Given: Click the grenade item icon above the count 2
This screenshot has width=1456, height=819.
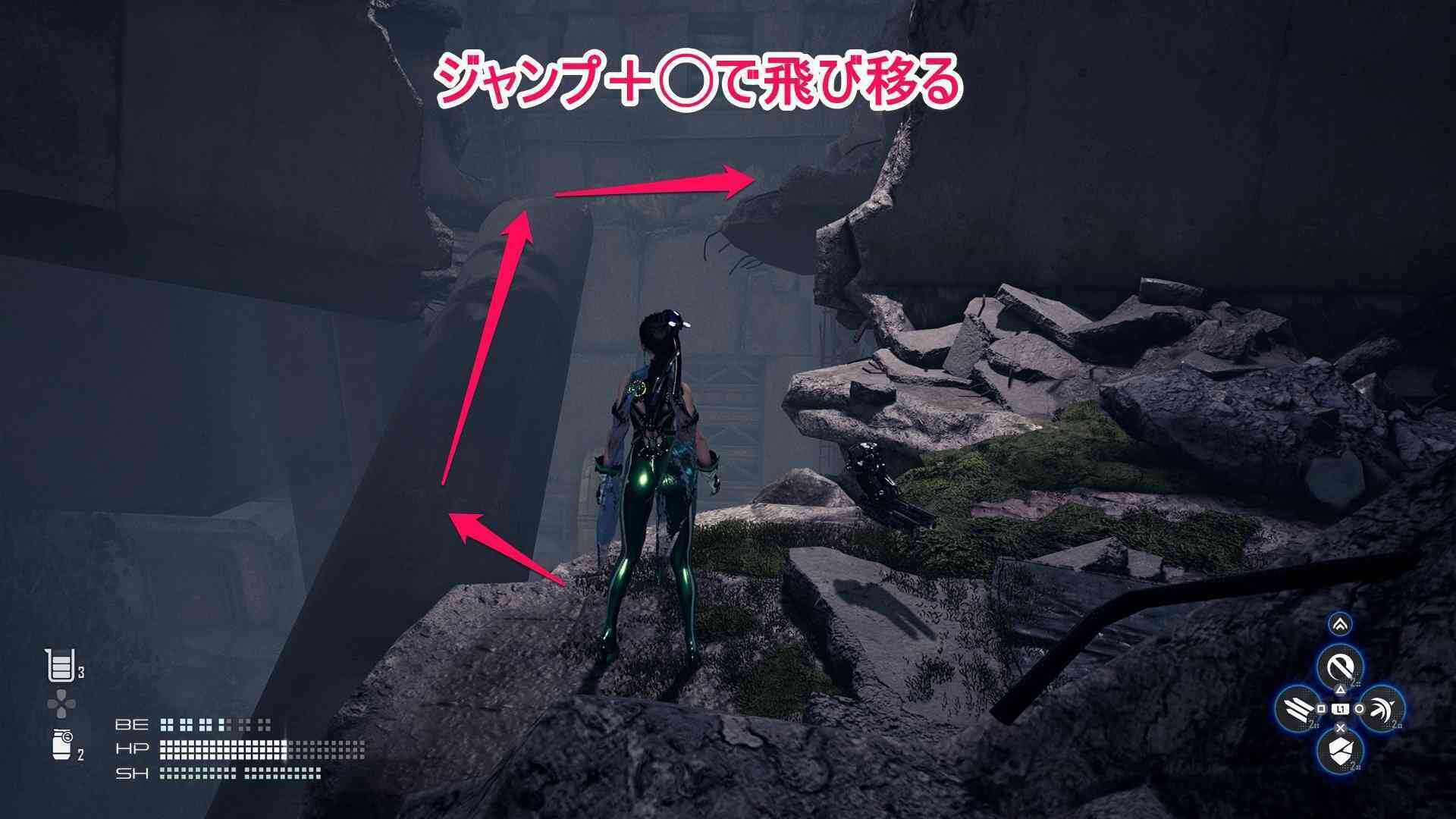Looking at the screenshot, I should tap(61, 743).
